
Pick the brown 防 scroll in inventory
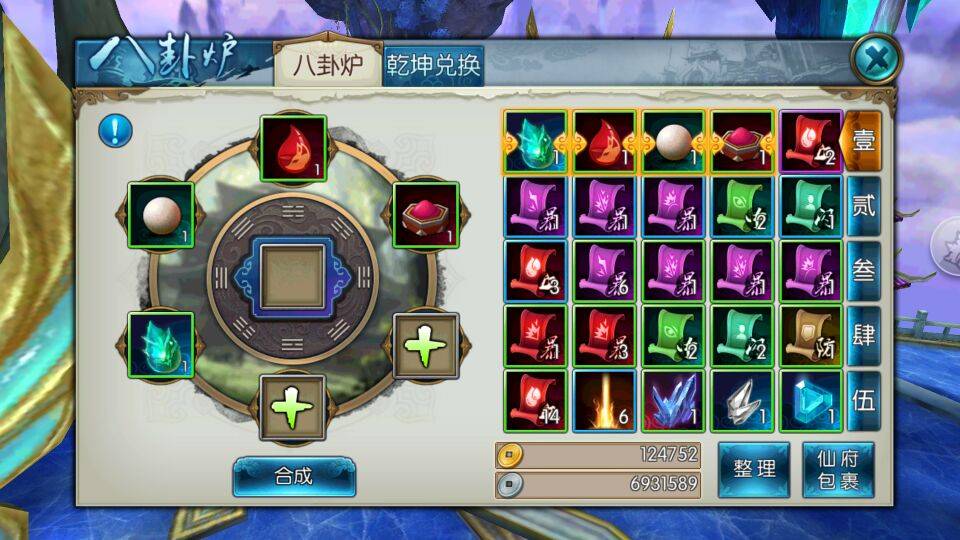(x=811, y=336)
